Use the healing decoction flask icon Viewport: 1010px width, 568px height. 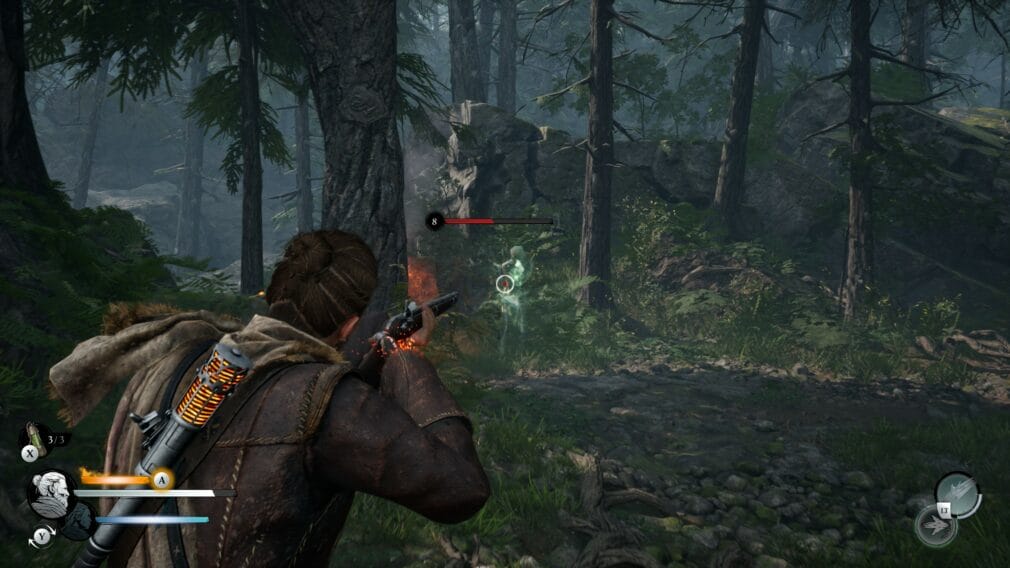tap(34, 437)
